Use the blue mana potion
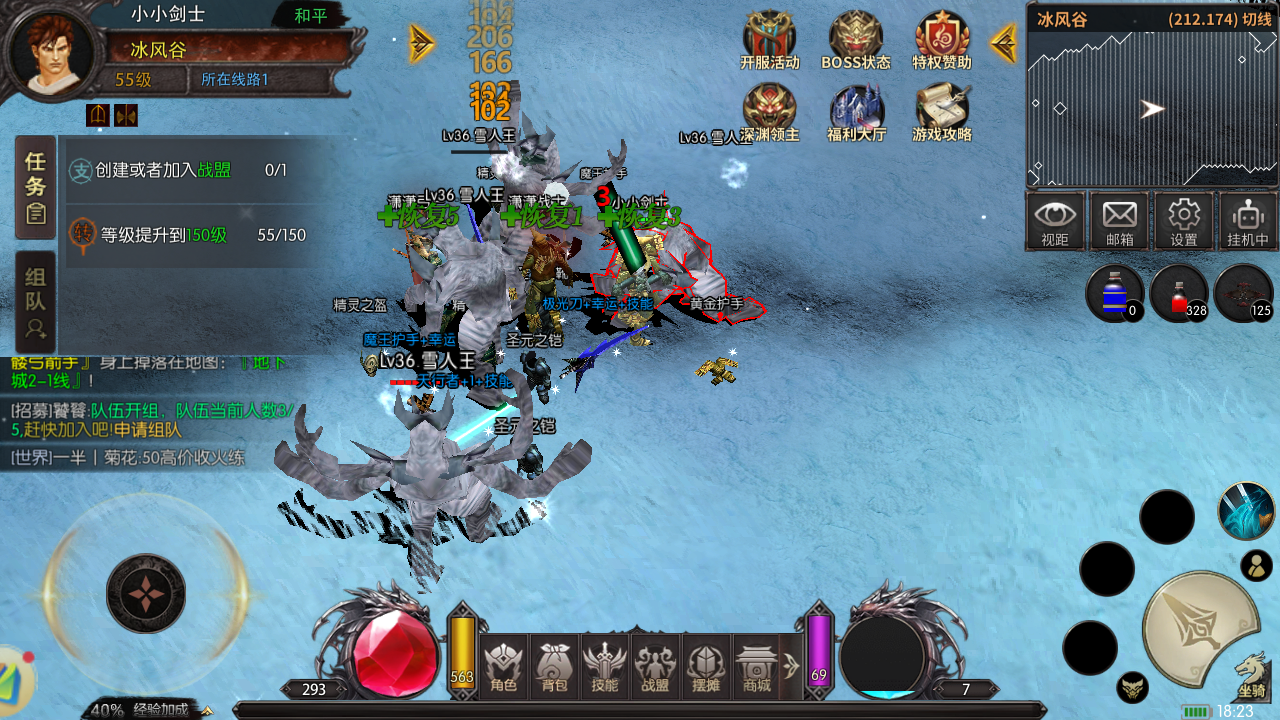The height and width of the screenshot is (720, 1280). tap(1114, 294)
